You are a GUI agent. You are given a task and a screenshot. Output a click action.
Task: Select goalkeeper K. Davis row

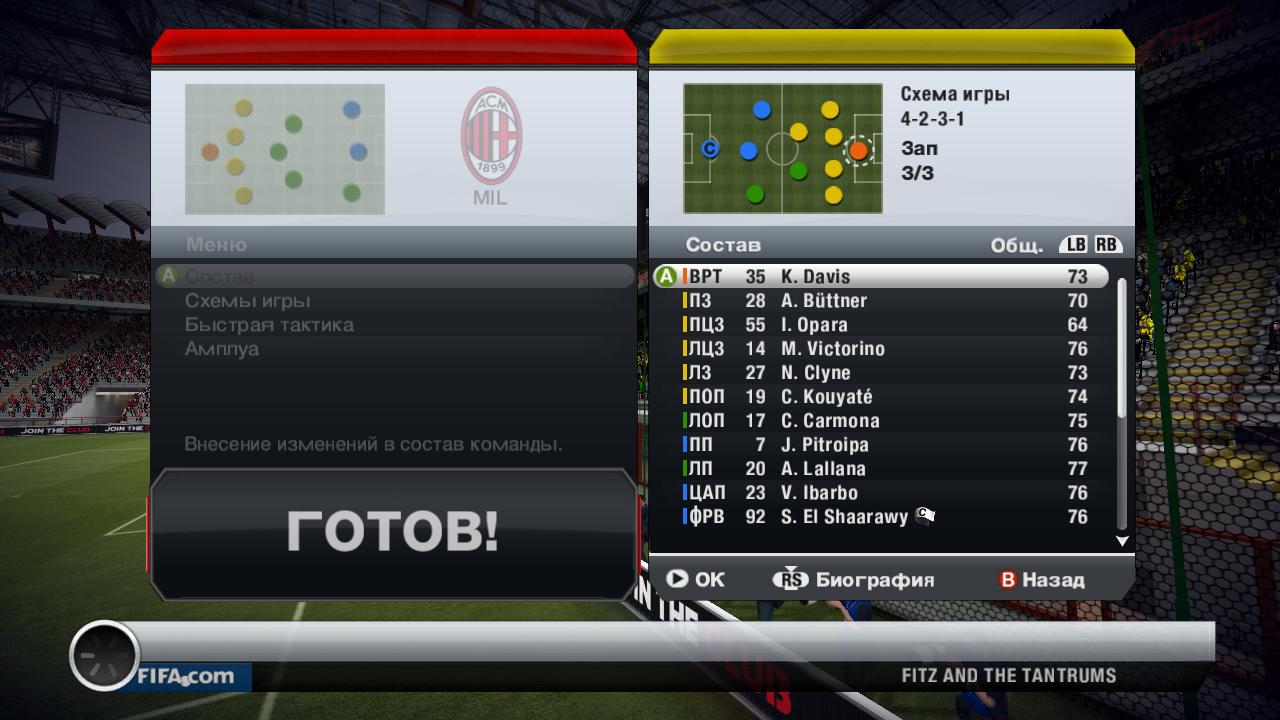click(x=880, y=277)
